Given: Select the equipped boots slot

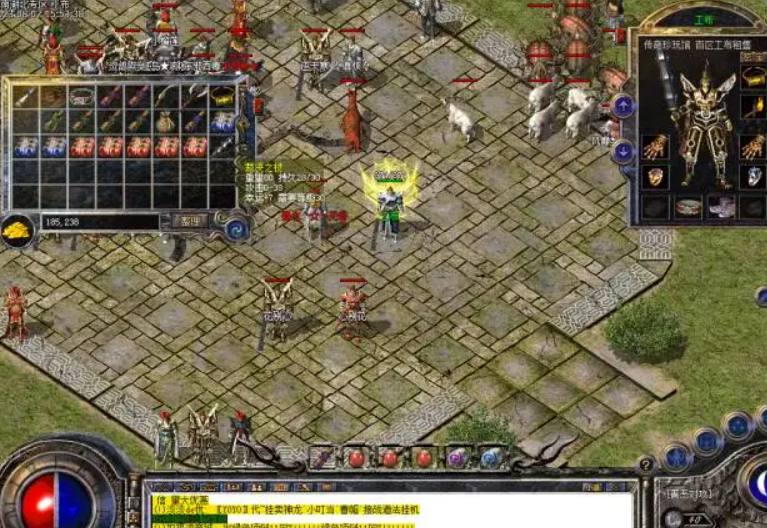Looking at the screenshot, I should (721, 207).
